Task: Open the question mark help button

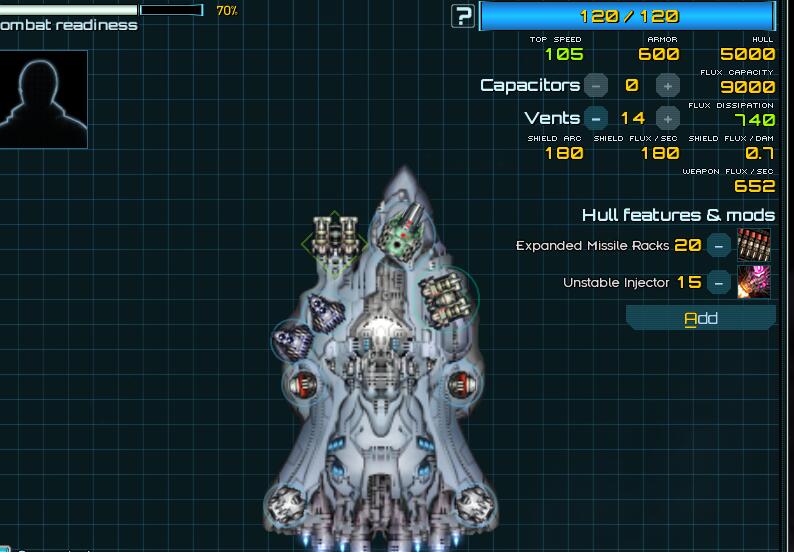Action: pos(463,16)
